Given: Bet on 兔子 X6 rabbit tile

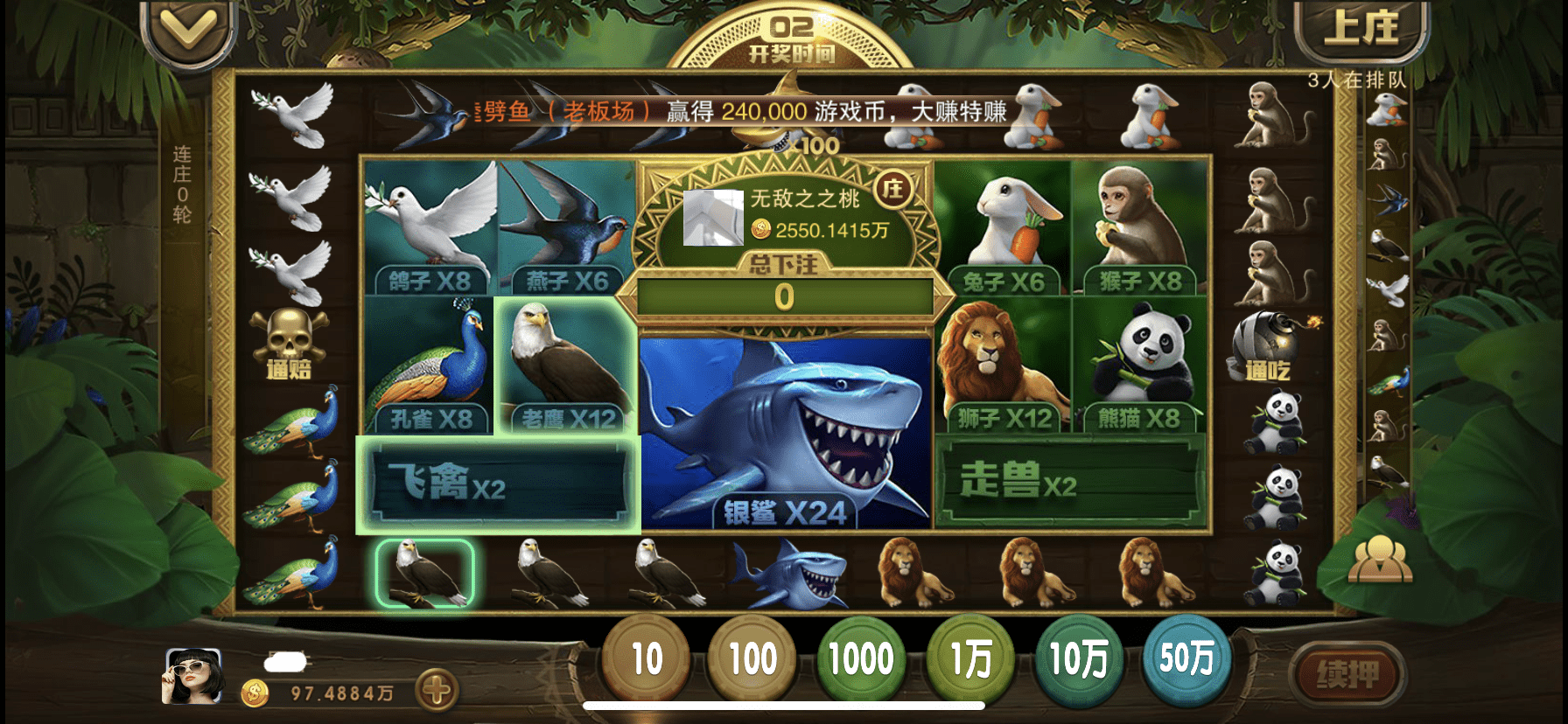Looking at the screenshot, I should 1003,226.
